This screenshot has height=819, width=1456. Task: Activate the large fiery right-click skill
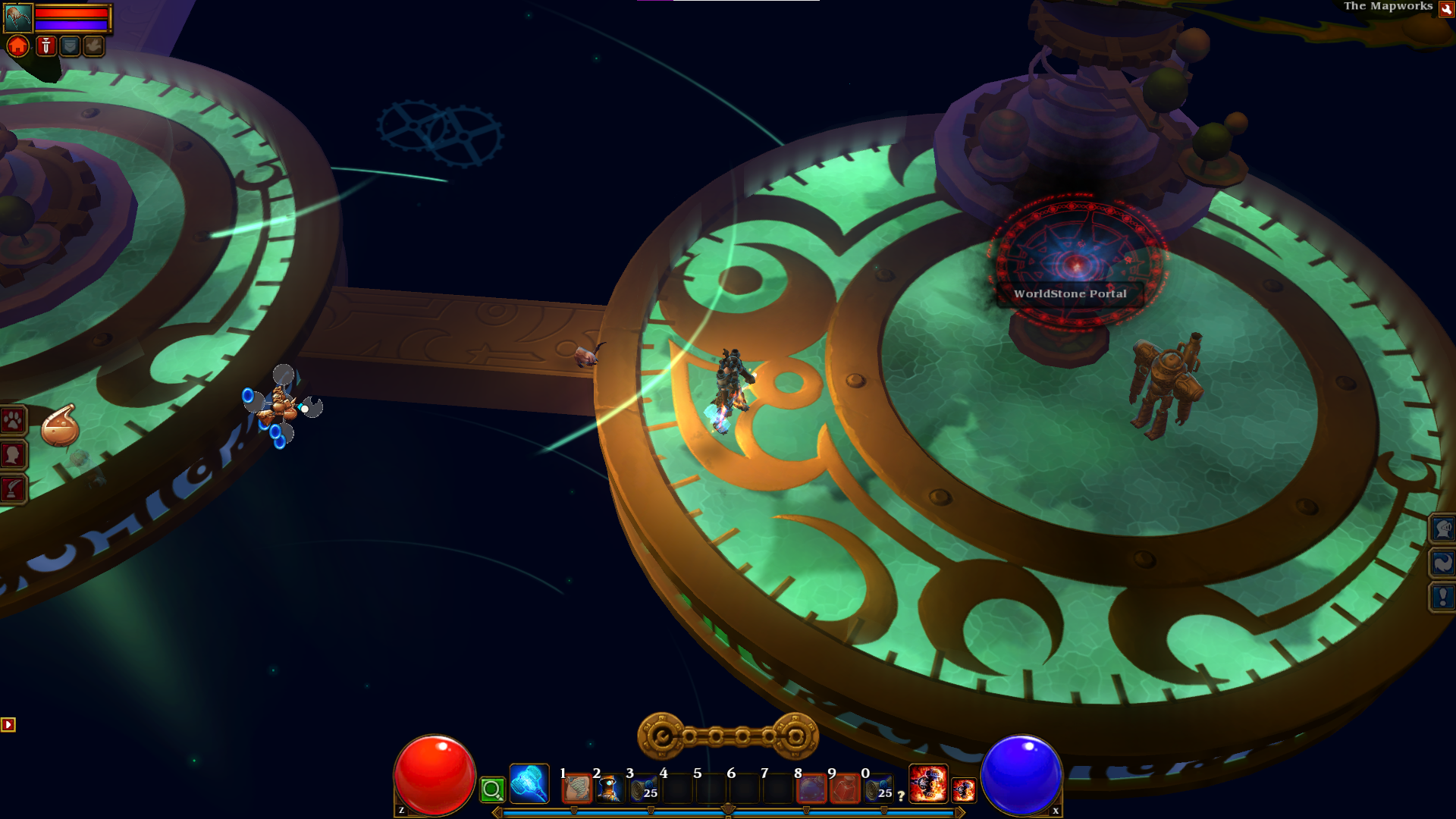click(928, 783)
